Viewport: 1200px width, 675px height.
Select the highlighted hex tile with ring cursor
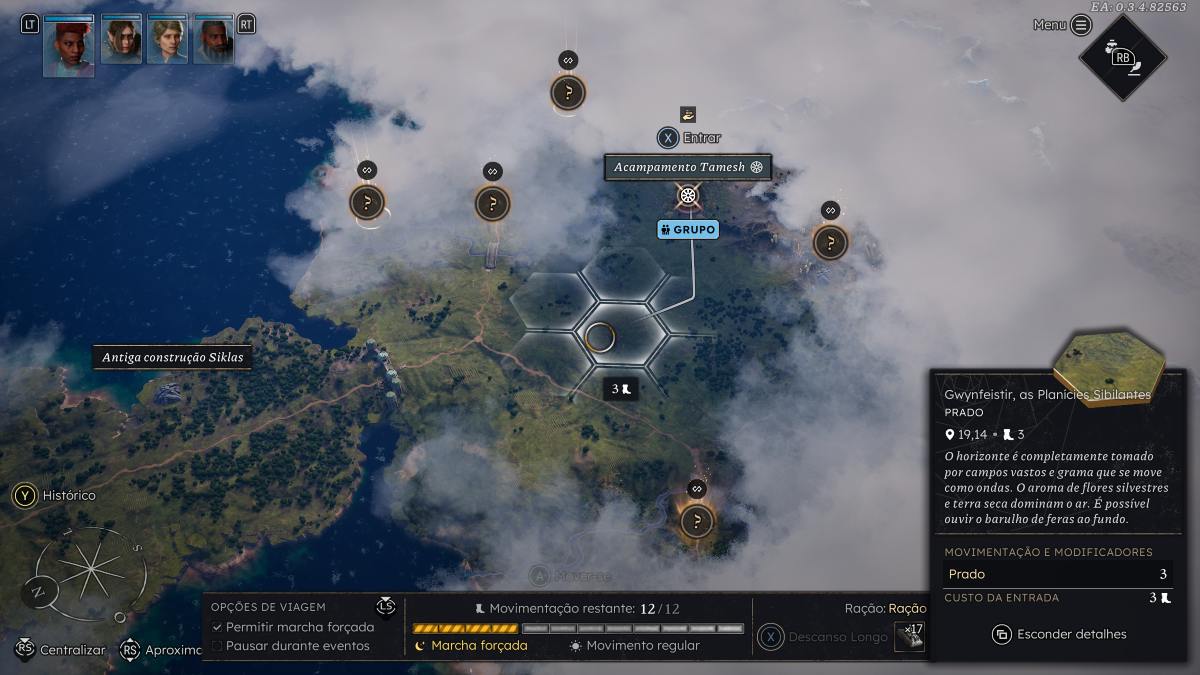coord(600,337)
